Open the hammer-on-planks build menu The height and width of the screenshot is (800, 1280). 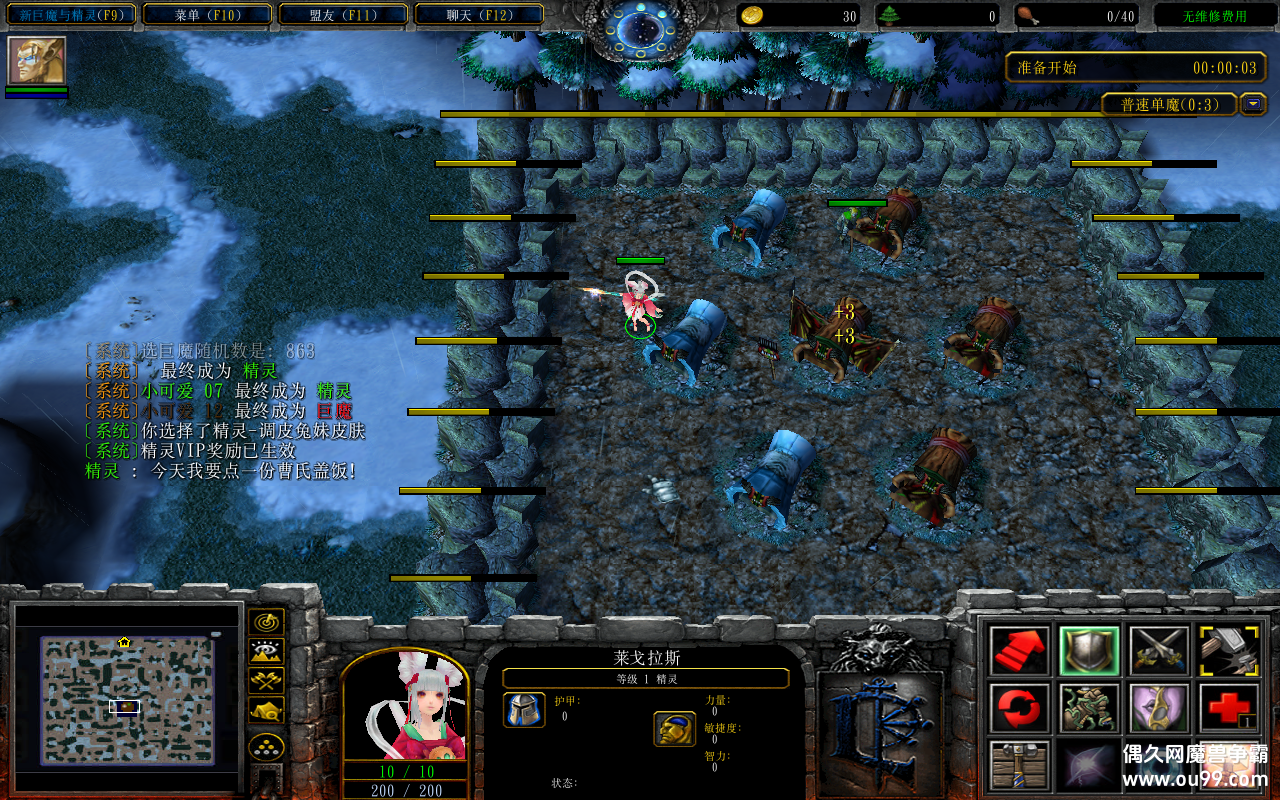(1020, 766)
